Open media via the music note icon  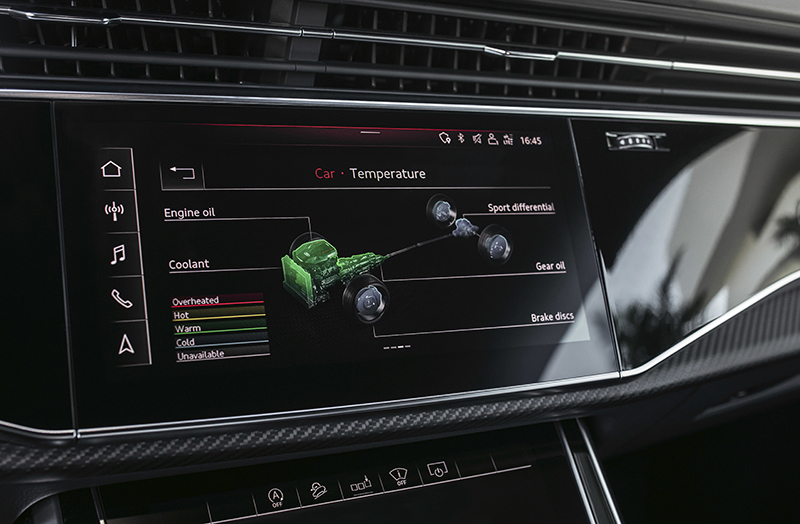[118, 254]
